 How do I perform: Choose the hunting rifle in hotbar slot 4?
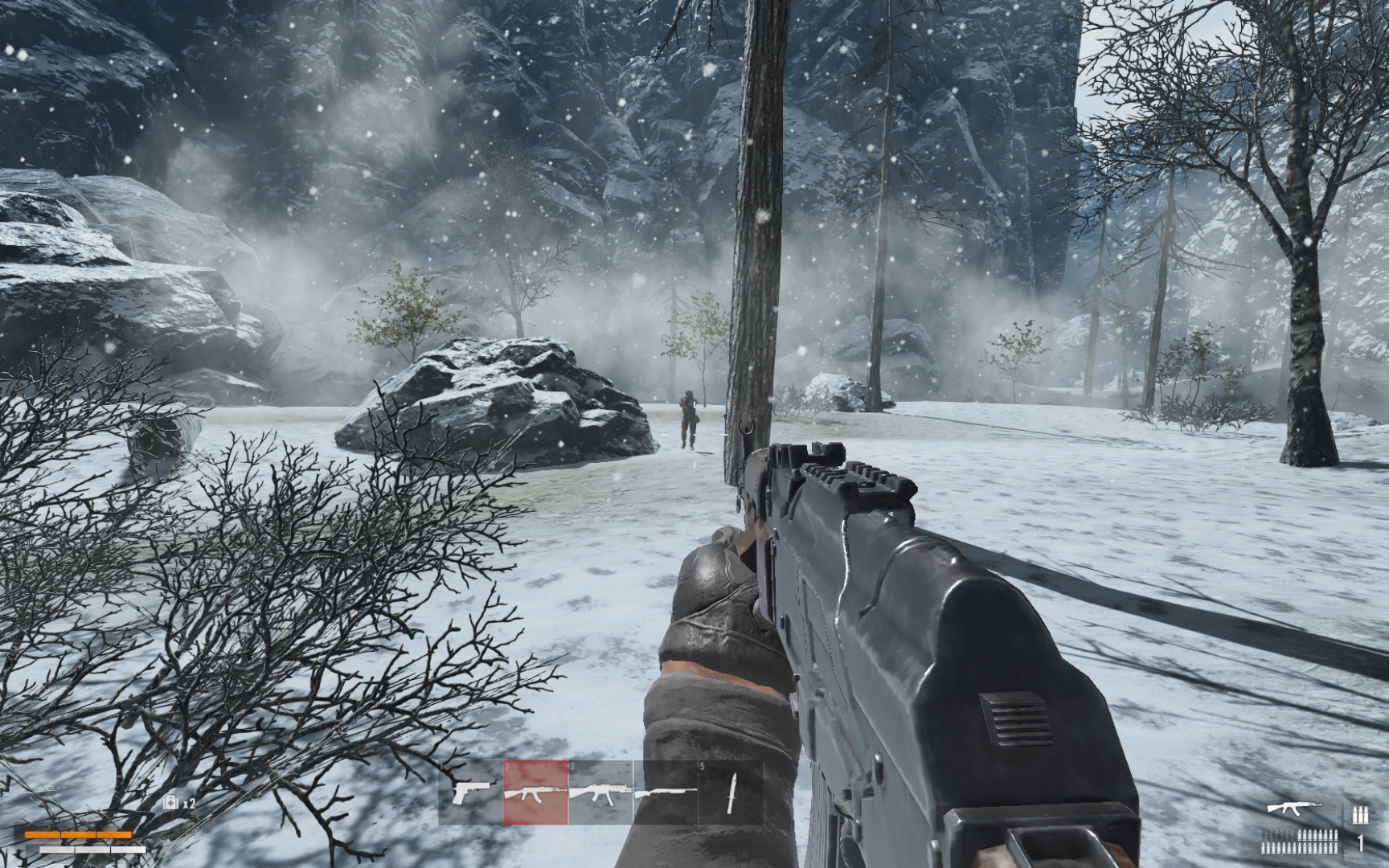664,792
